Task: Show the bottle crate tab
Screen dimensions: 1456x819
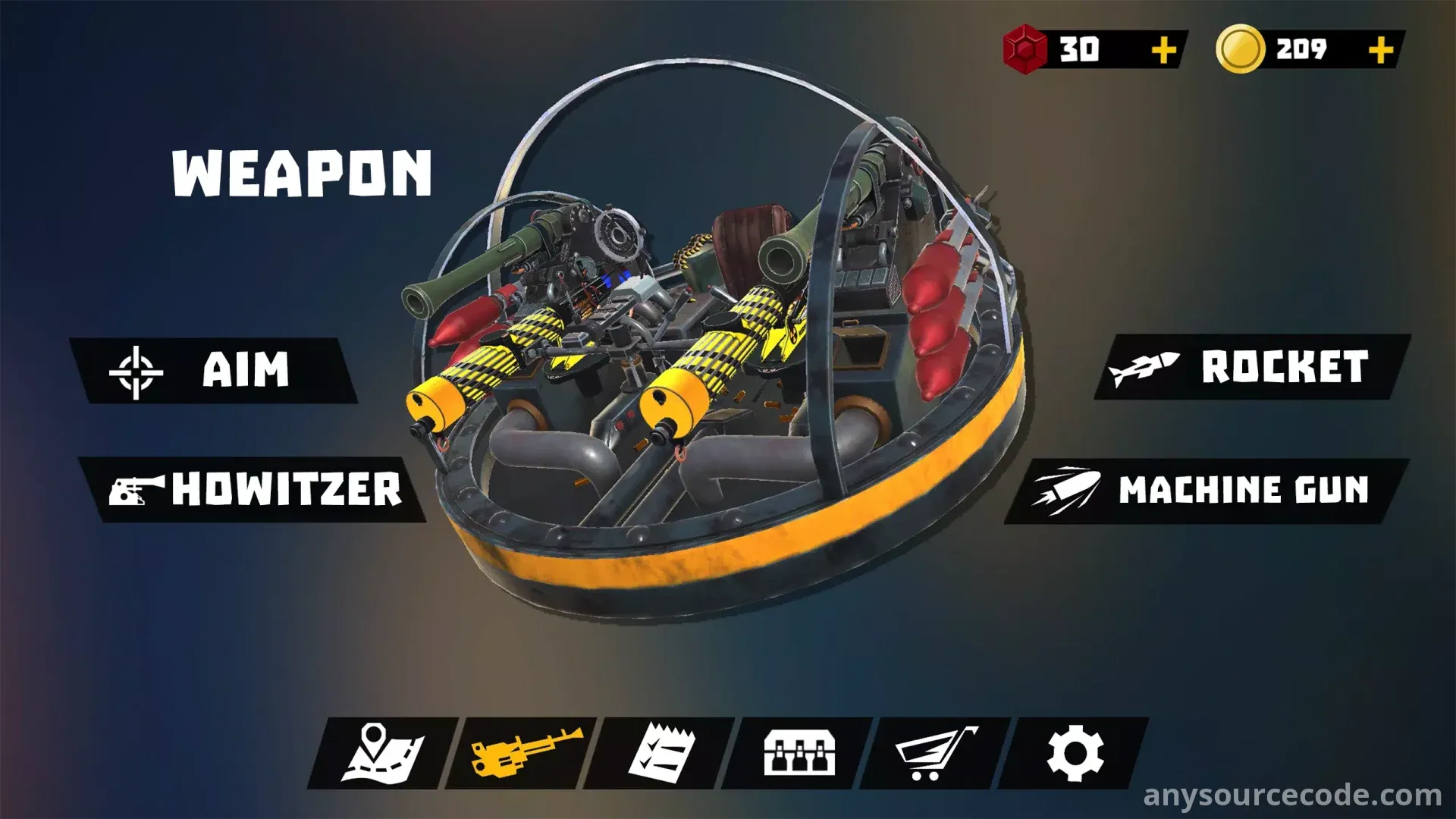Action: (x=799, y=753)
